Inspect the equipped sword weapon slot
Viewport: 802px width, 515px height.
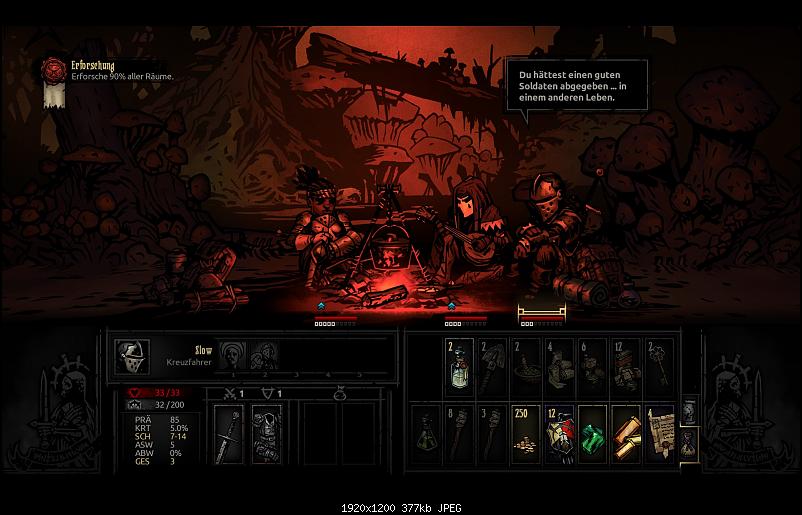click(x=227, y=434)
